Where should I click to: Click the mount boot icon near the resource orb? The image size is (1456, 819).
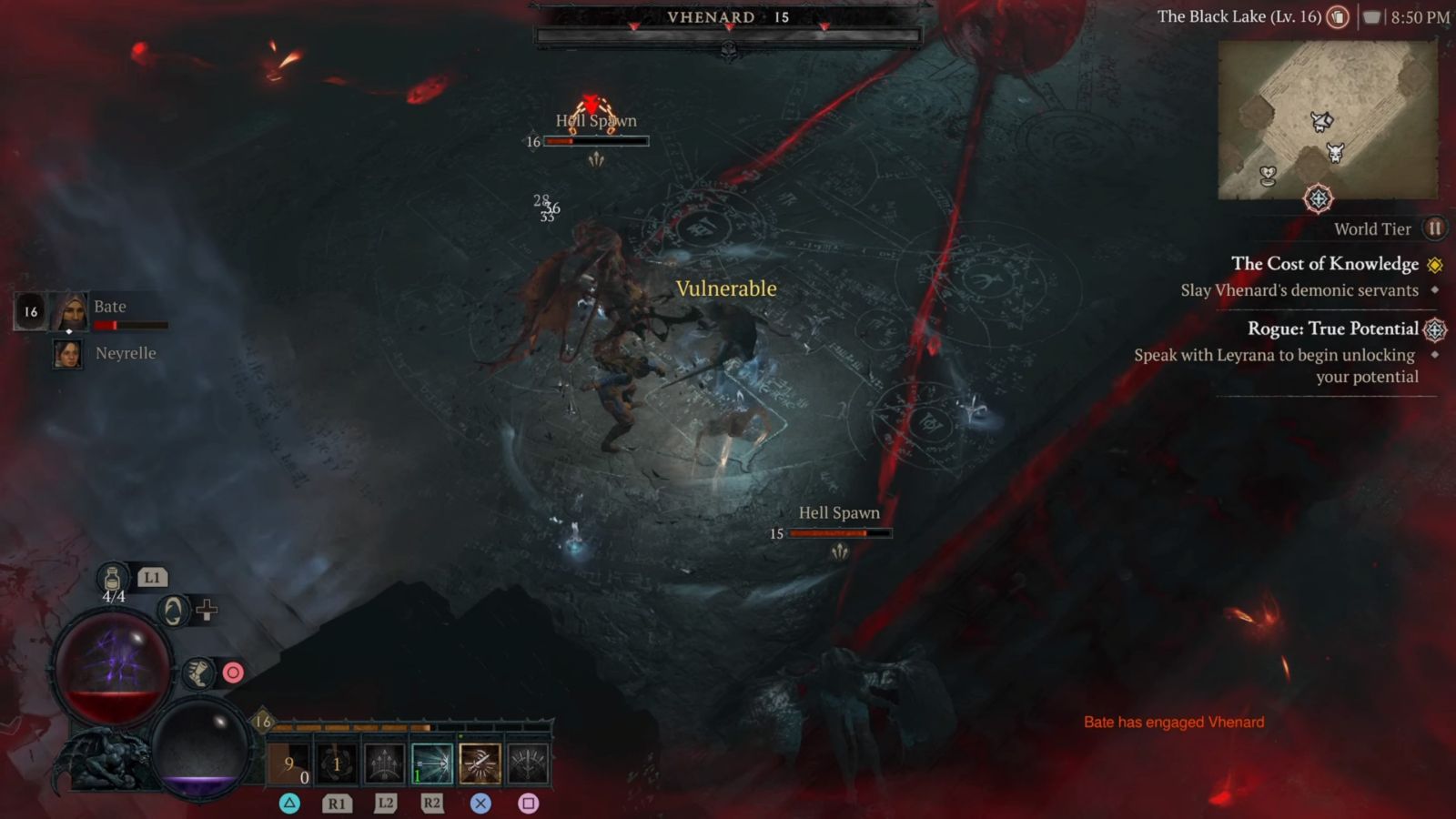(x=198, y=673)
